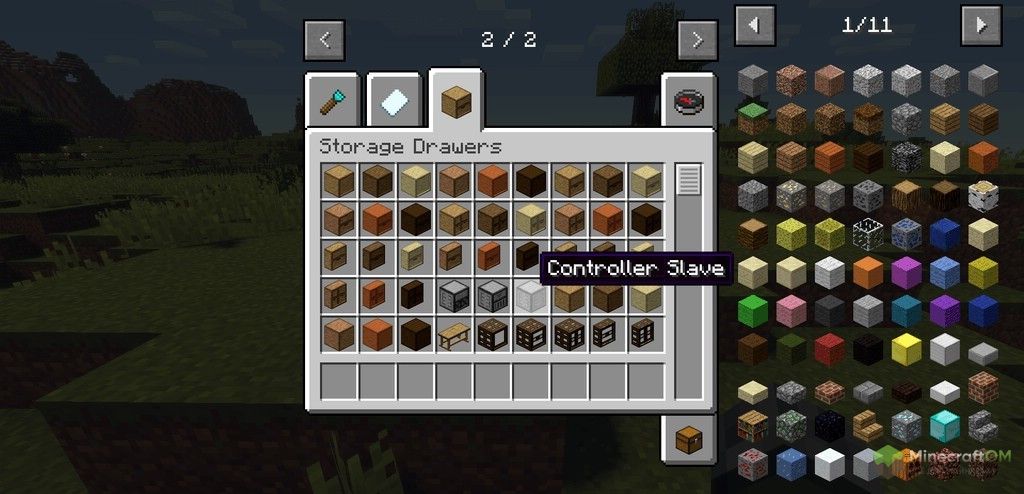Open the compass search items tab
This screenshot has width=1024, height=494.
[687, 103]
